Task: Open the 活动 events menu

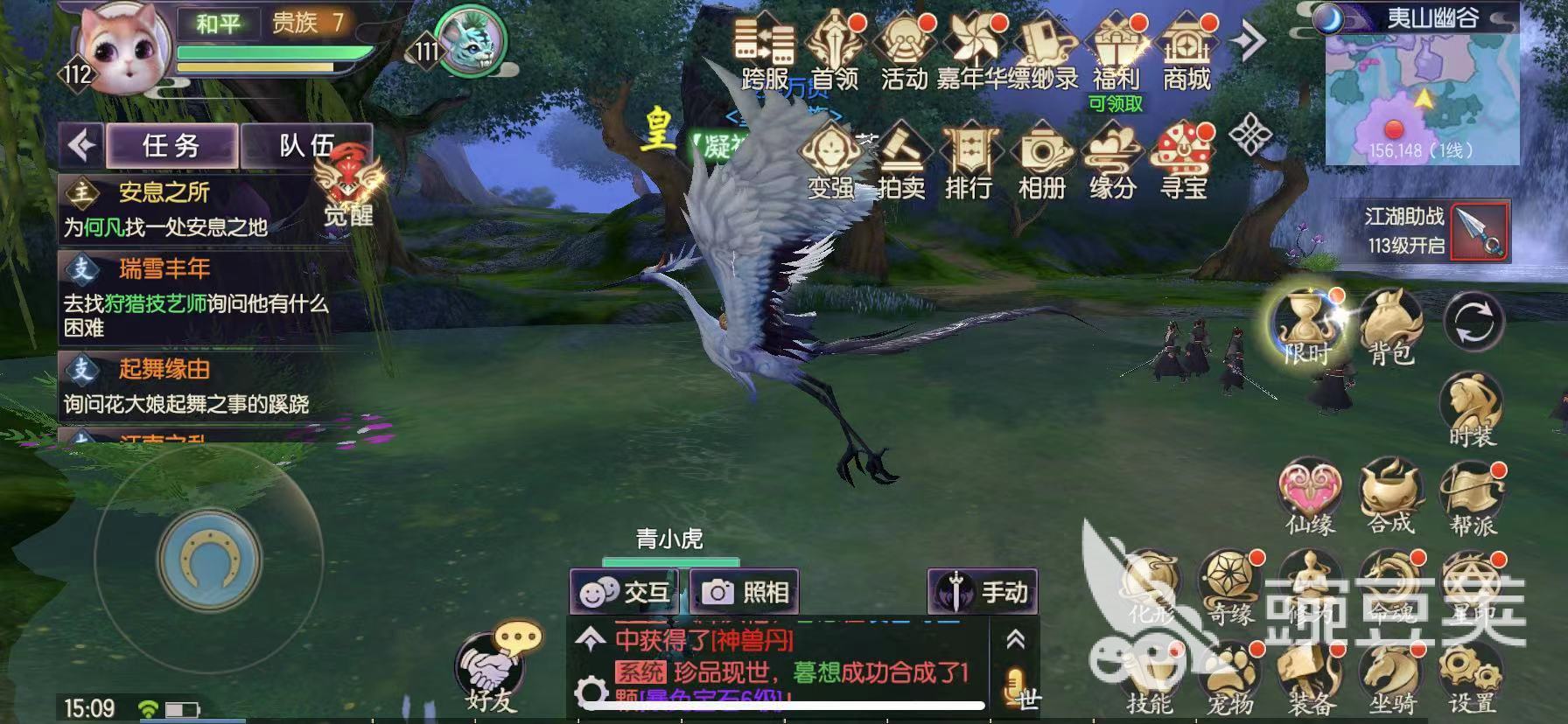Action: coord(903,52)
